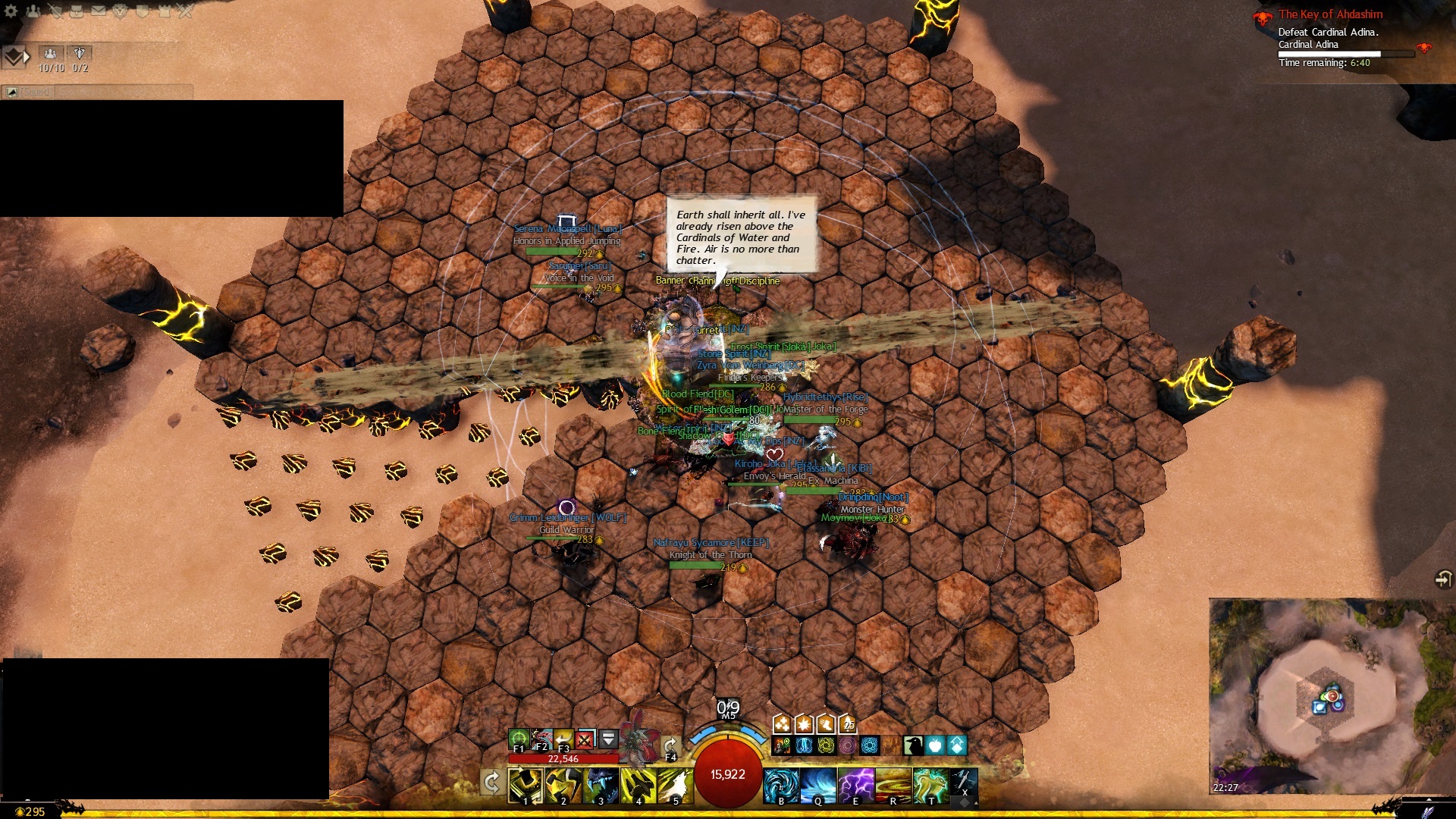Activate the purple lightning utility skill
This screenshot has width=1456, height=819.
pyautogui.click(x=855, y=786)
